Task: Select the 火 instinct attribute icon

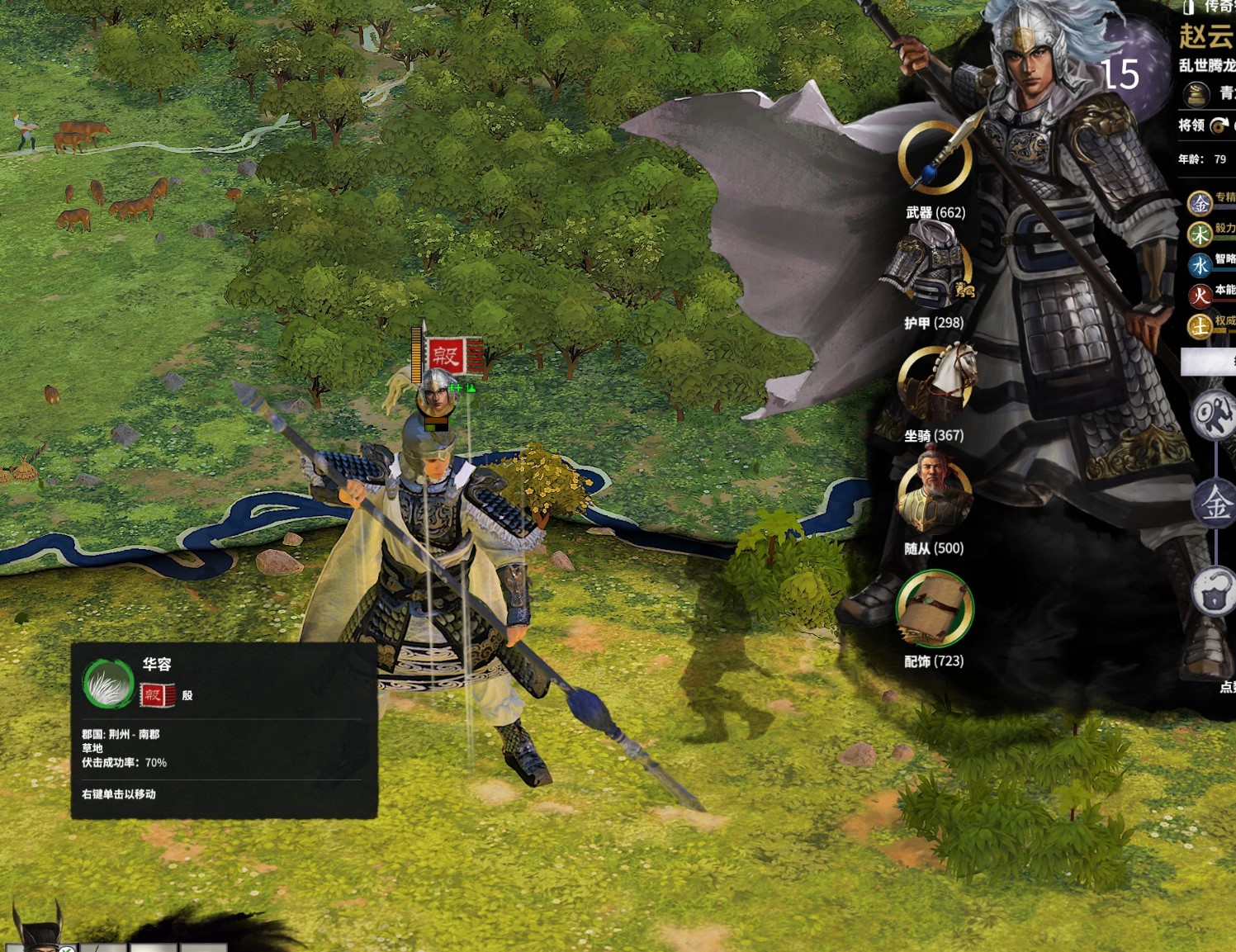Action: pyautogui.click(x=1200, y=296)
